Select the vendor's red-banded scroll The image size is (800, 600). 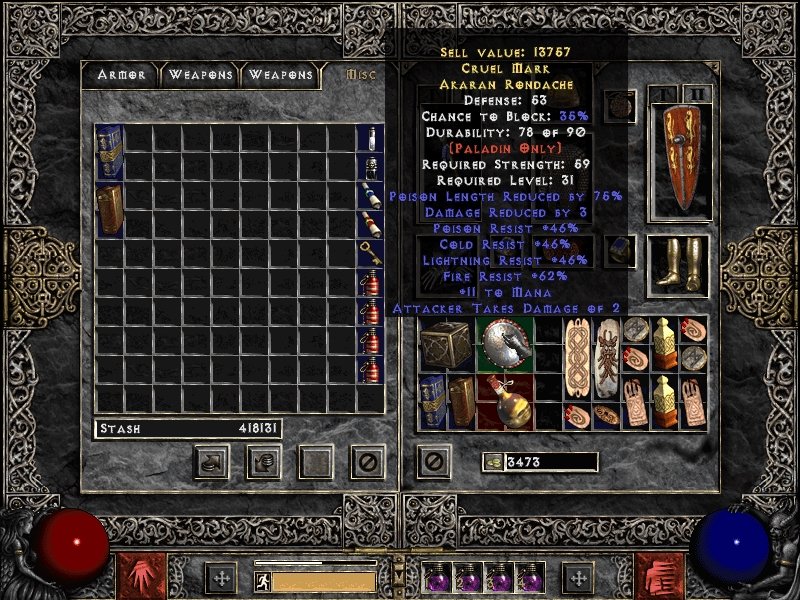[x=370, y=224]
